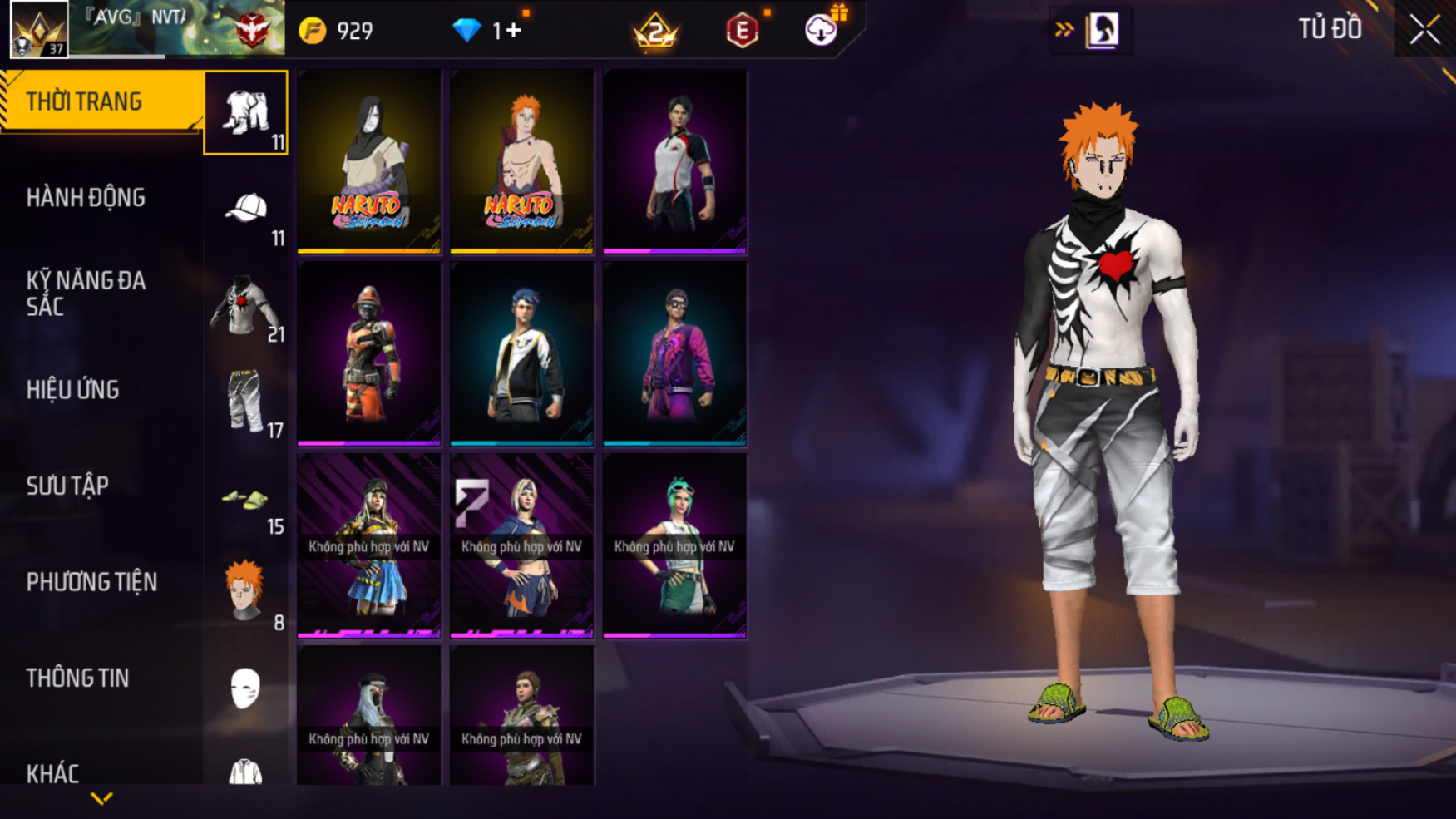The width and height of the screenshot is (1456, 819).
Task: Go to the Sưu Tập category
Action: [68, 486]
